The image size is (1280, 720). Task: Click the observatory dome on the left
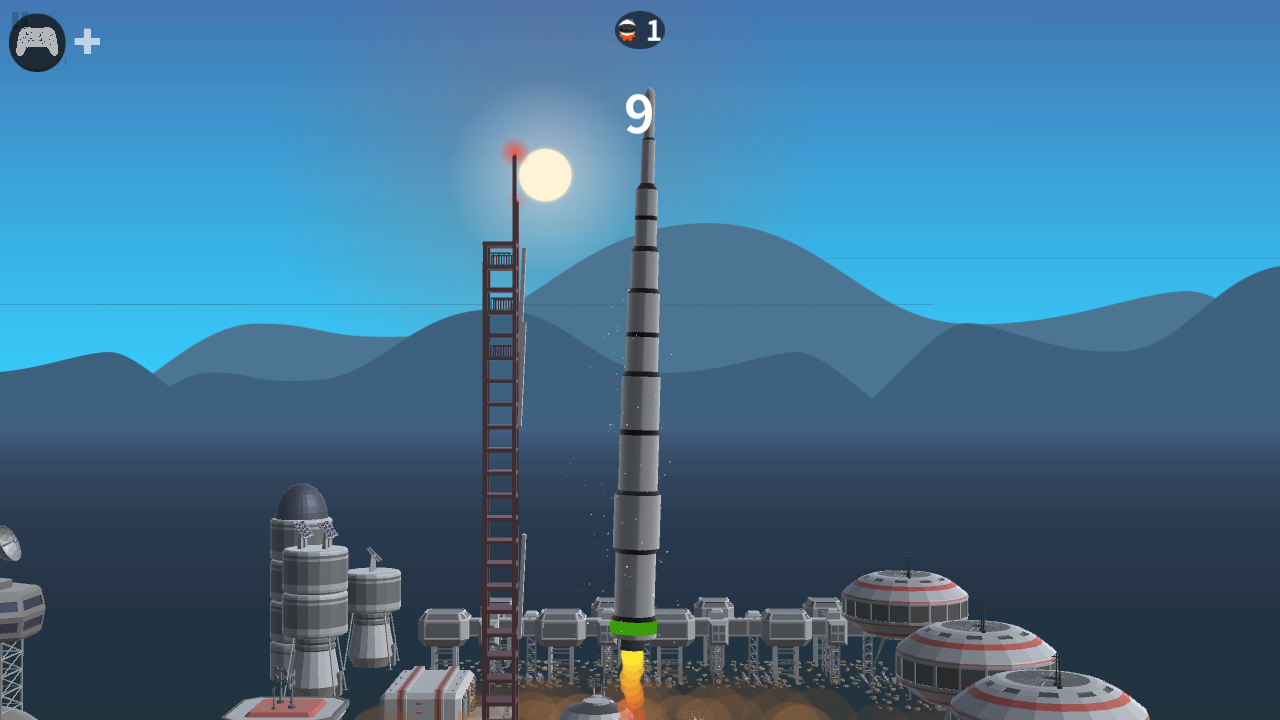(x=300, y=498)
